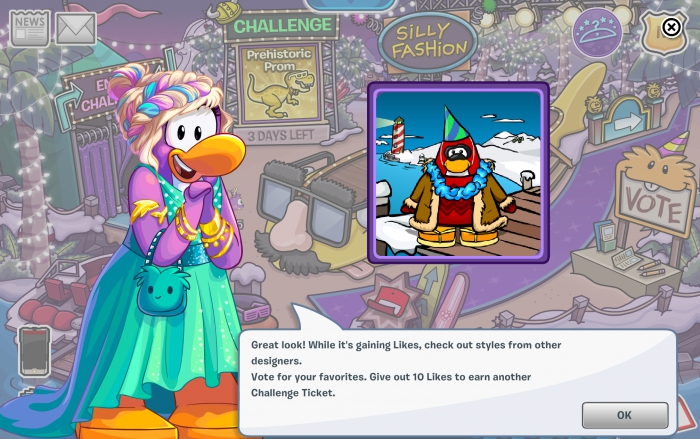Viewport: 700px width, 439px height.
Task: Open the phone icon beside the penguin
Action: [34, 350]
